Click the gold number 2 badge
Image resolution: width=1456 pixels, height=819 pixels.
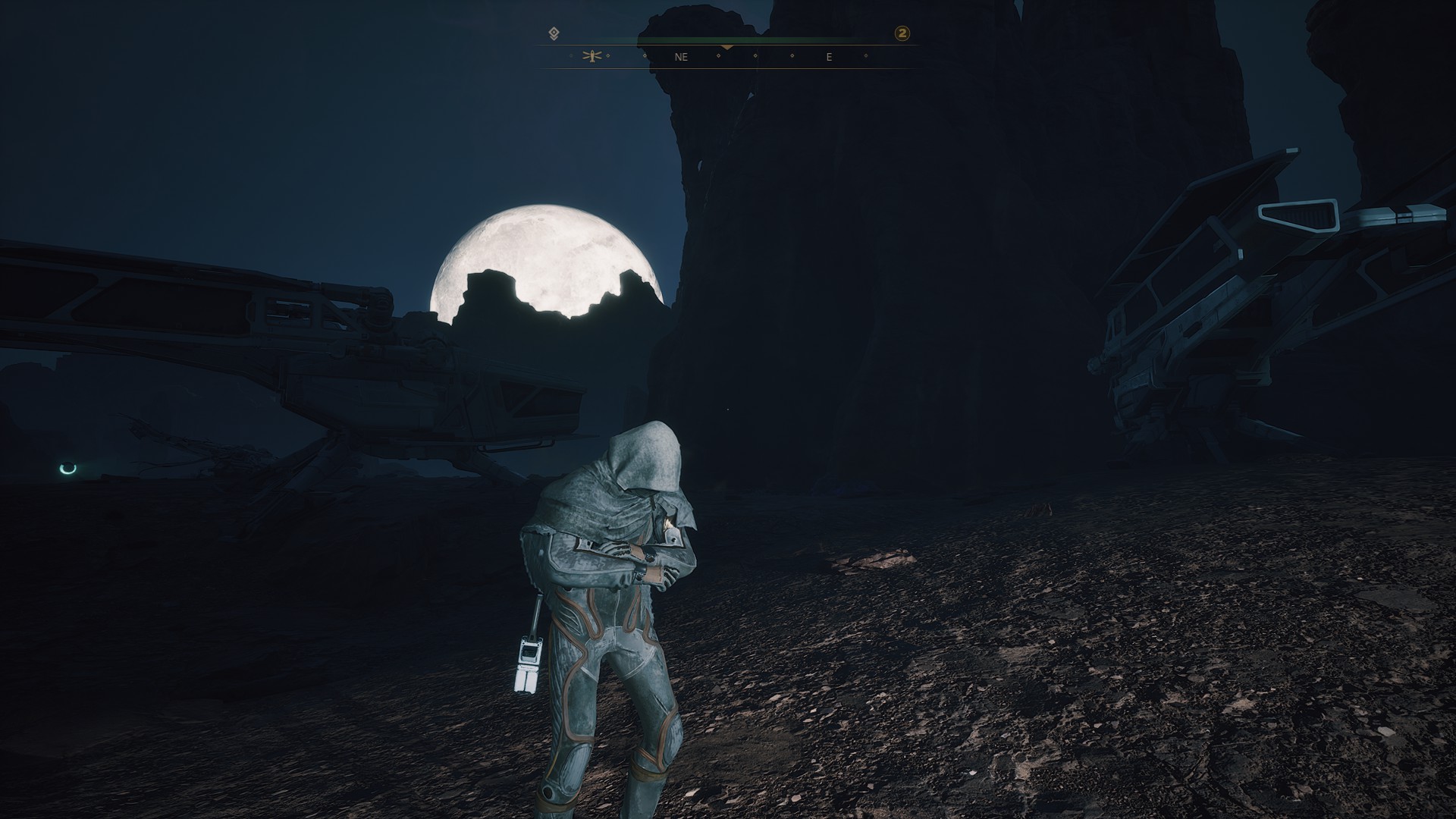coord(902,33)
